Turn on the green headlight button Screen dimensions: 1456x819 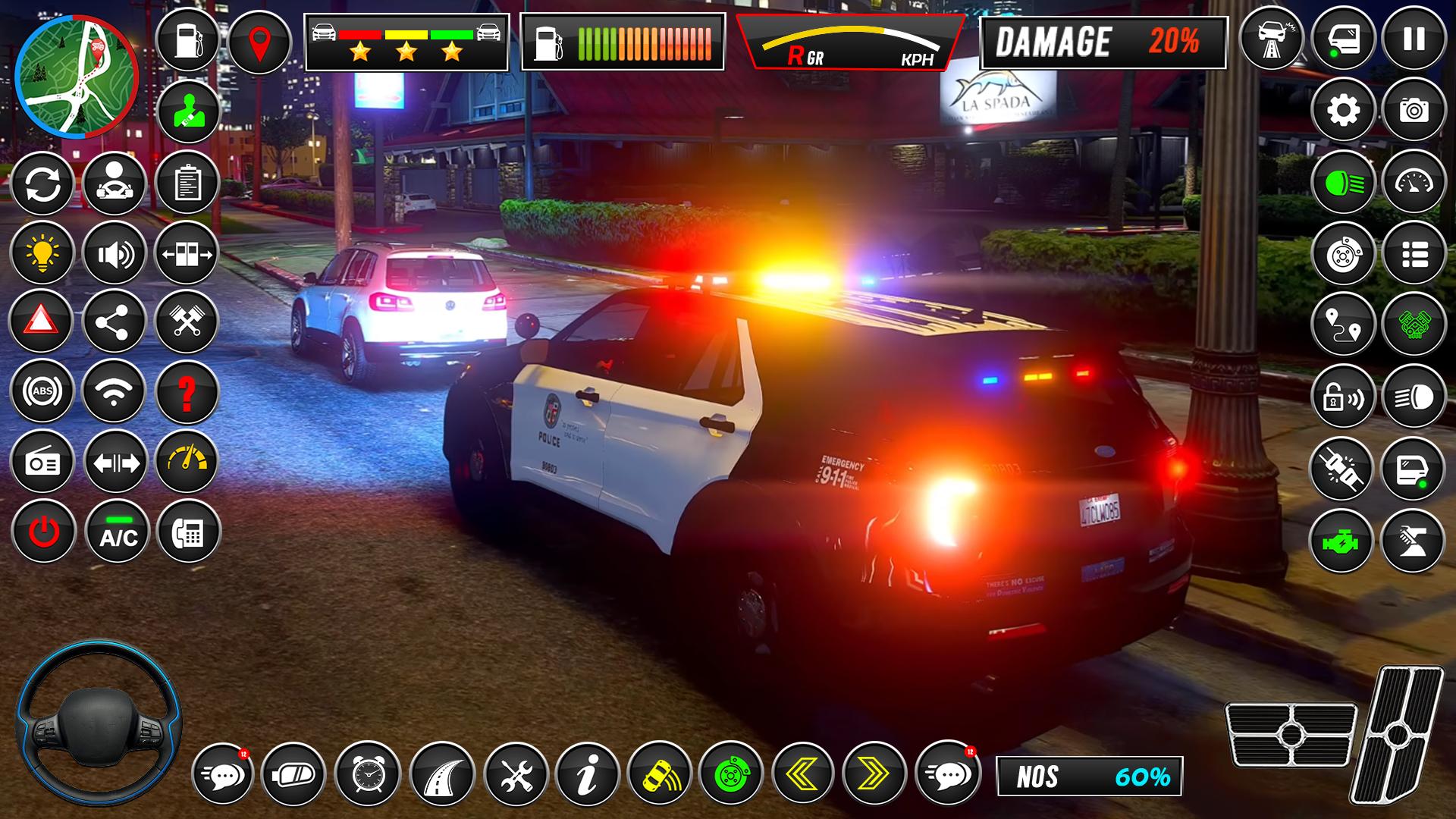[1343, 182]
